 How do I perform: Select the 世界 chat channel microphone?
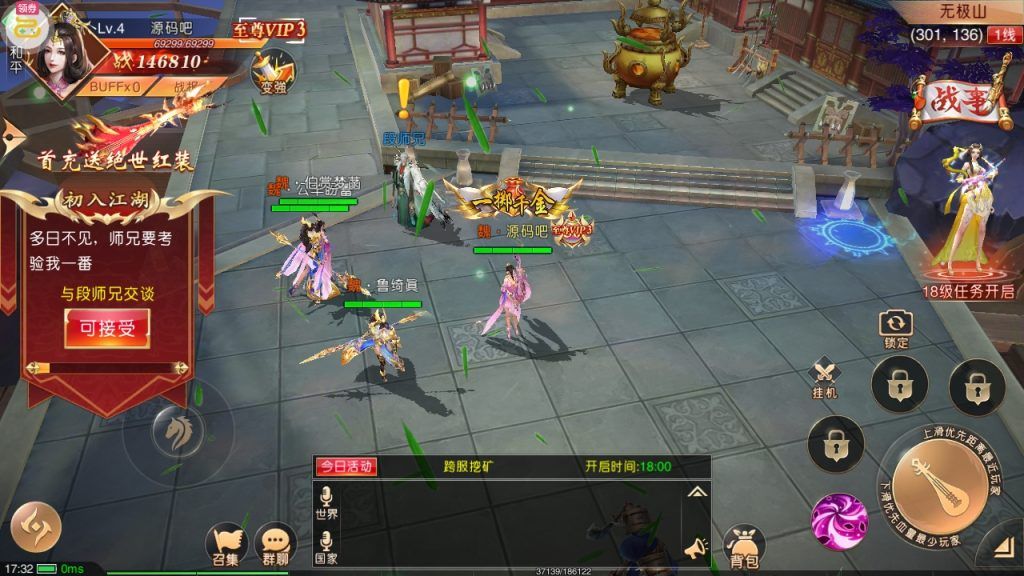coord(326,501)
